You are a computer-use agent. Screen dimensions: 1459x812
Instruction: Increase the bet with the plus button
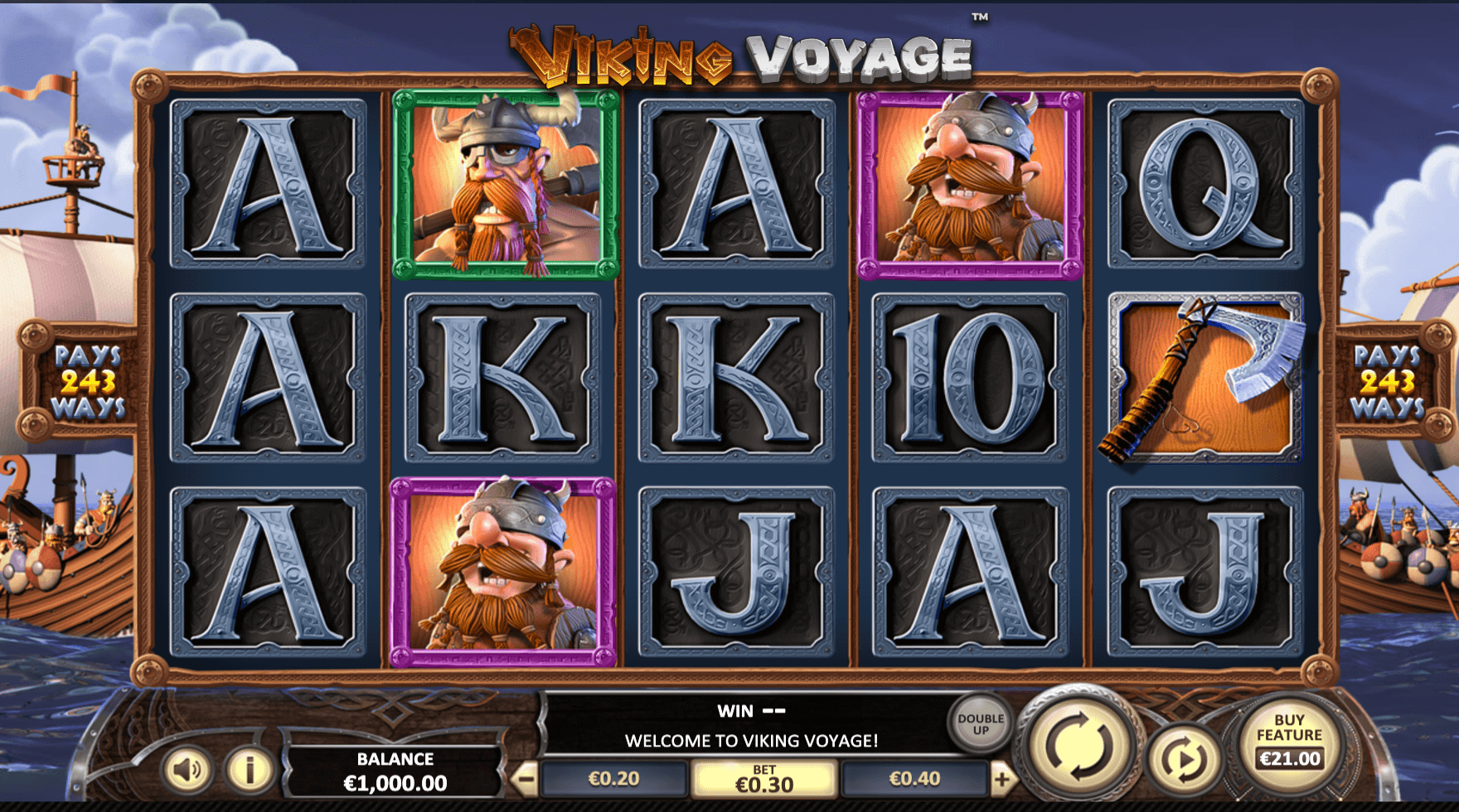(1001, 779)
